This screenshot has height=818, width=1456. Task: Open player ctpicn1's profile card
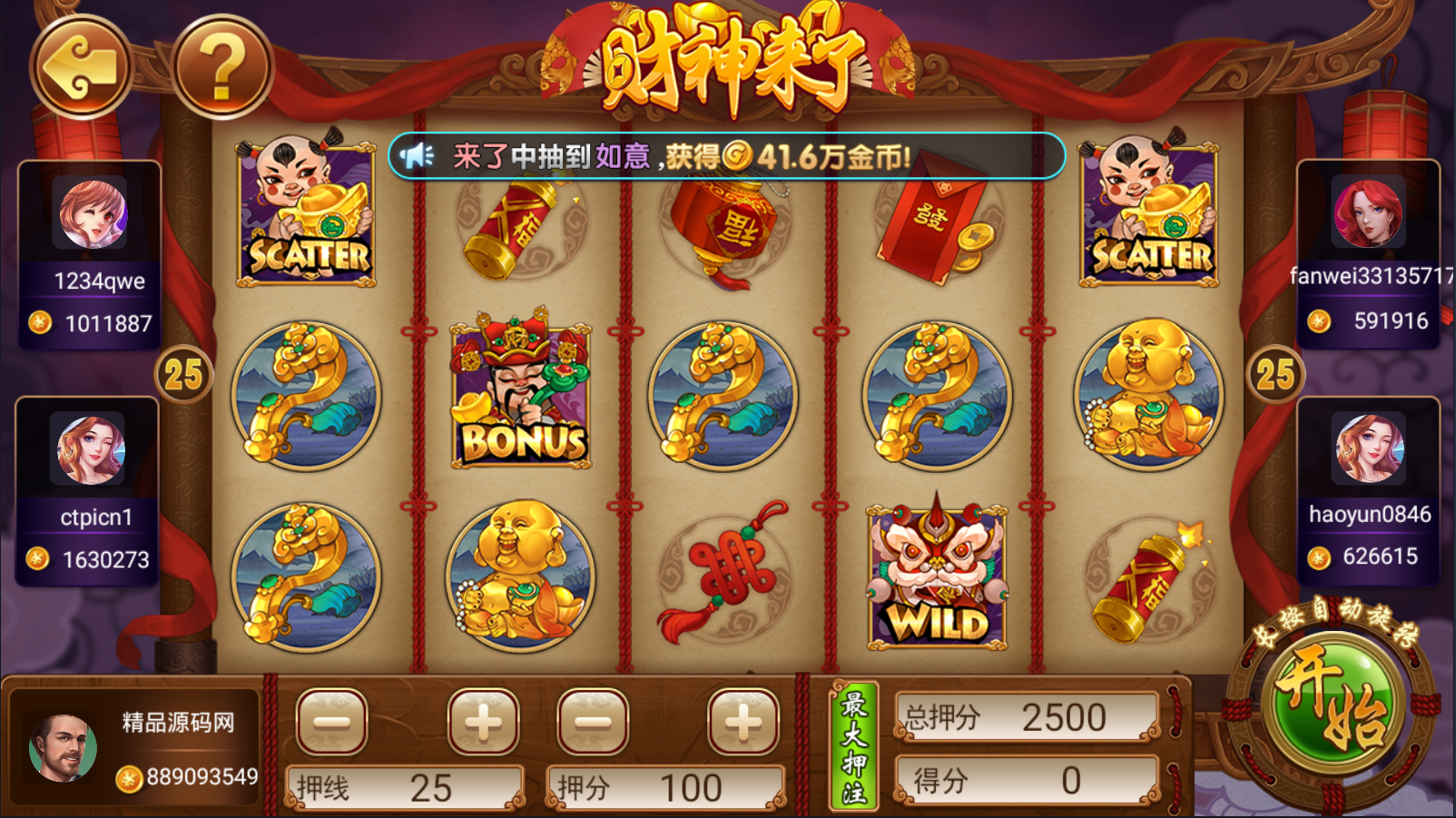point(87,490)
